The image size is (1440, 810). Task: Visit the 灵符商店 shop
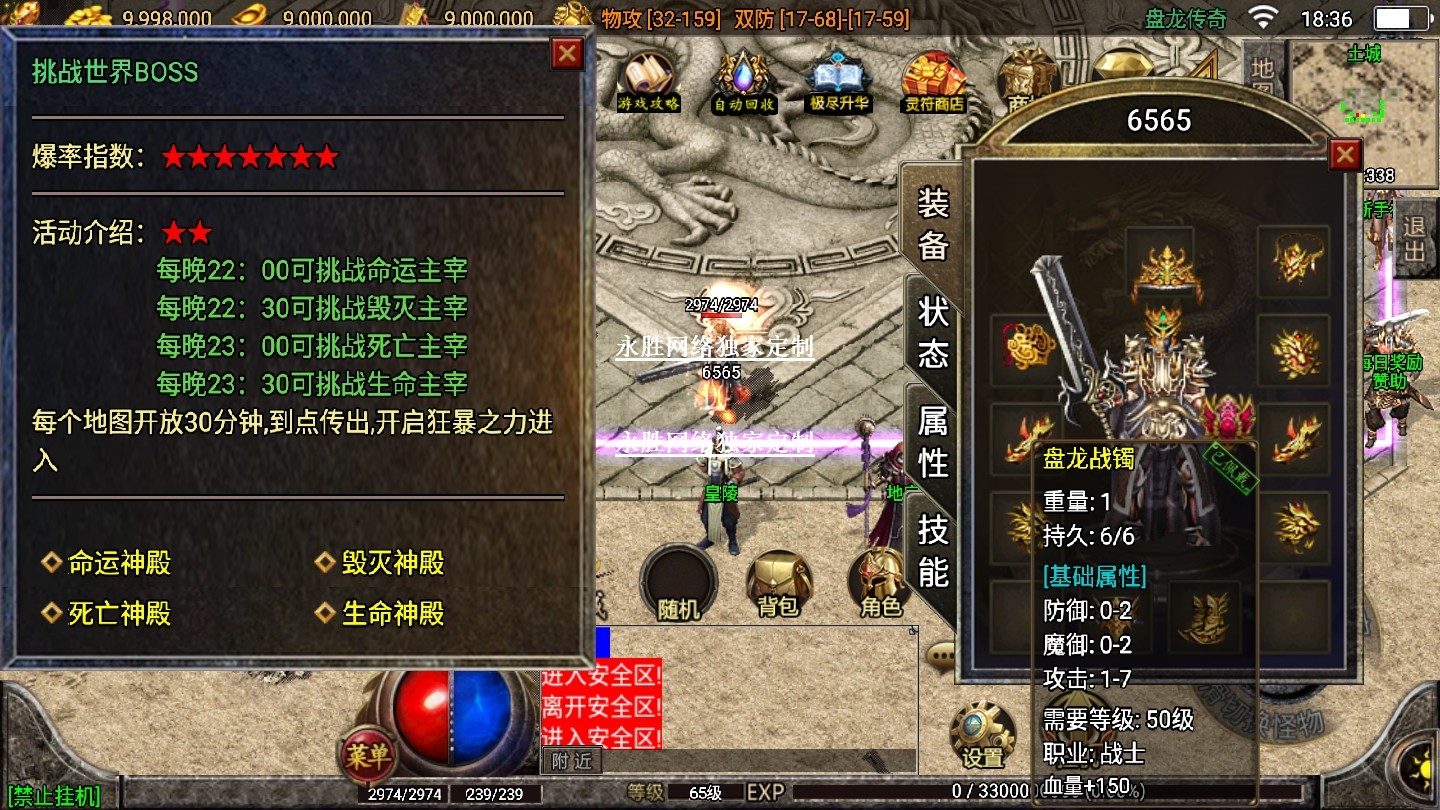click(934, 82)
